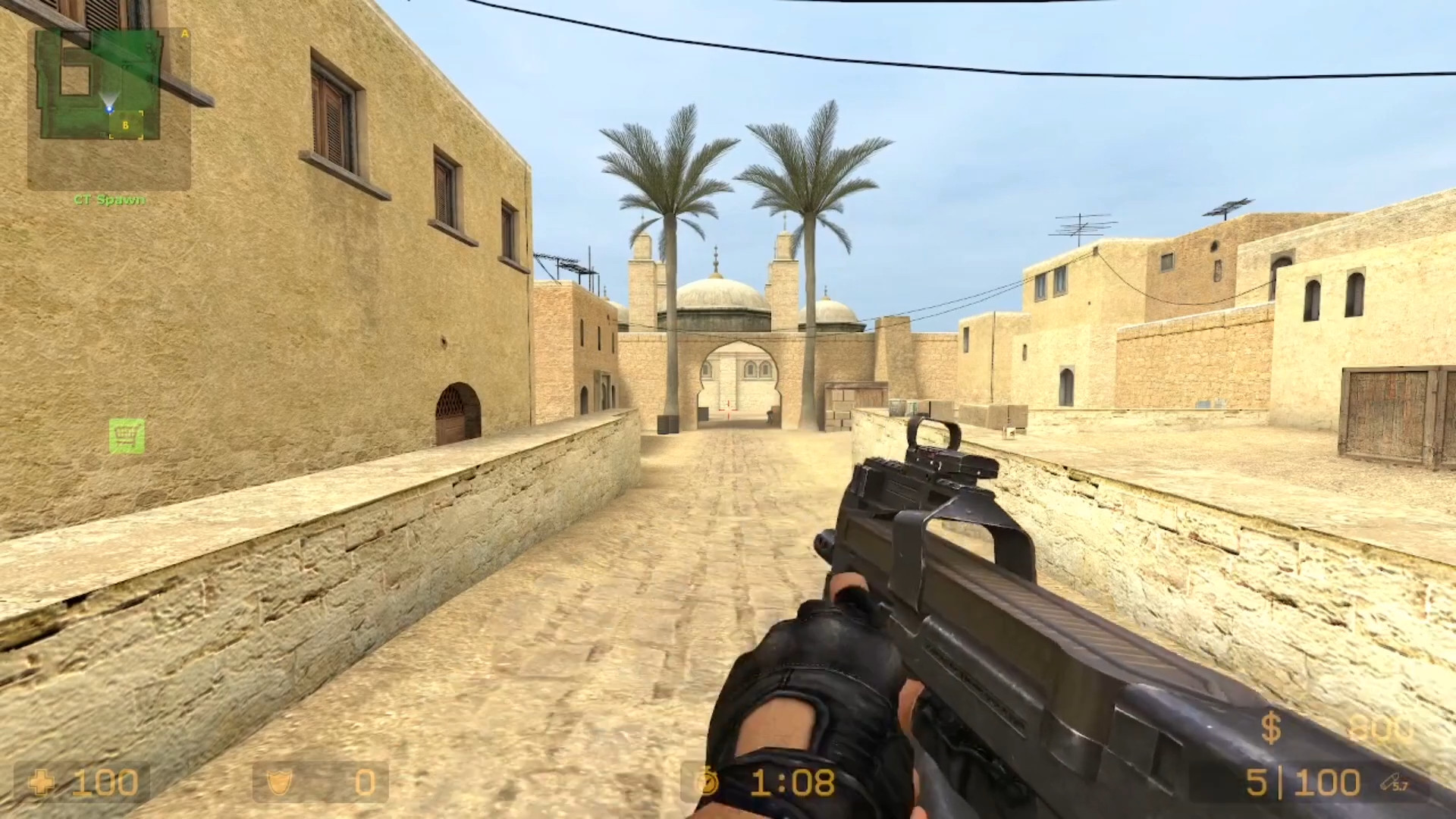The height and width of the screenshot is (819, 1456).
Task: Click the health value showing 100
Action: click(106, 782)
